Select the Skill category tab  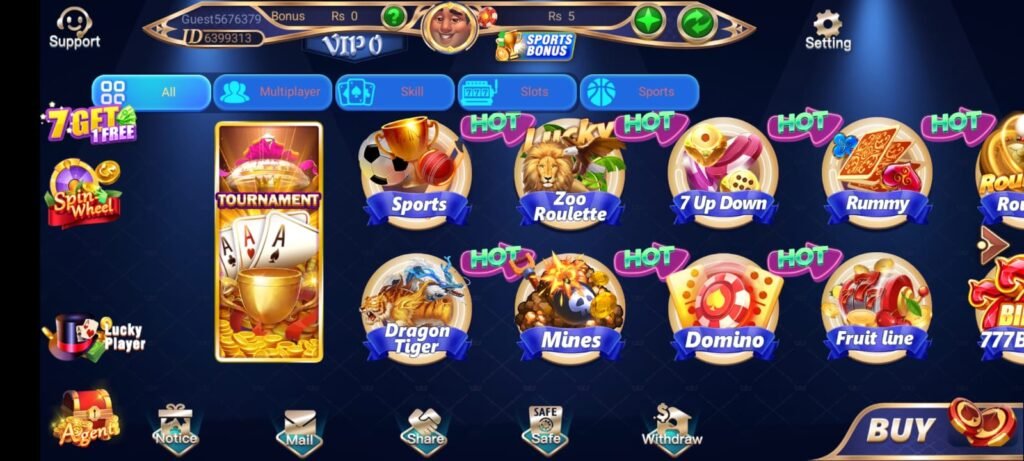tap(396, 92)
